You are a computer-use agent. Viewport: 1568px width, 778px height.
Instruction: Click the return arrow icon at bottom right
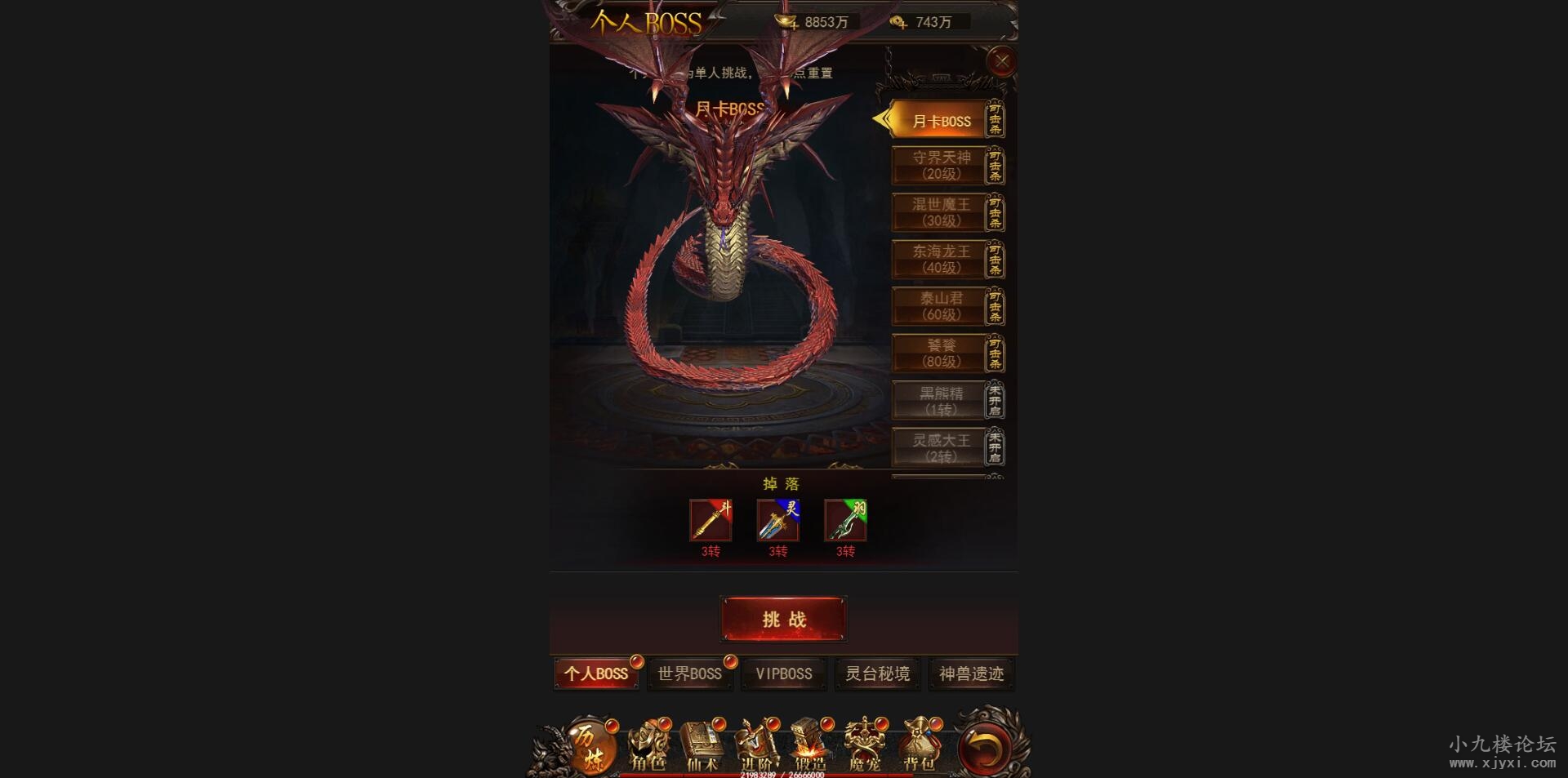coord(984,747)
